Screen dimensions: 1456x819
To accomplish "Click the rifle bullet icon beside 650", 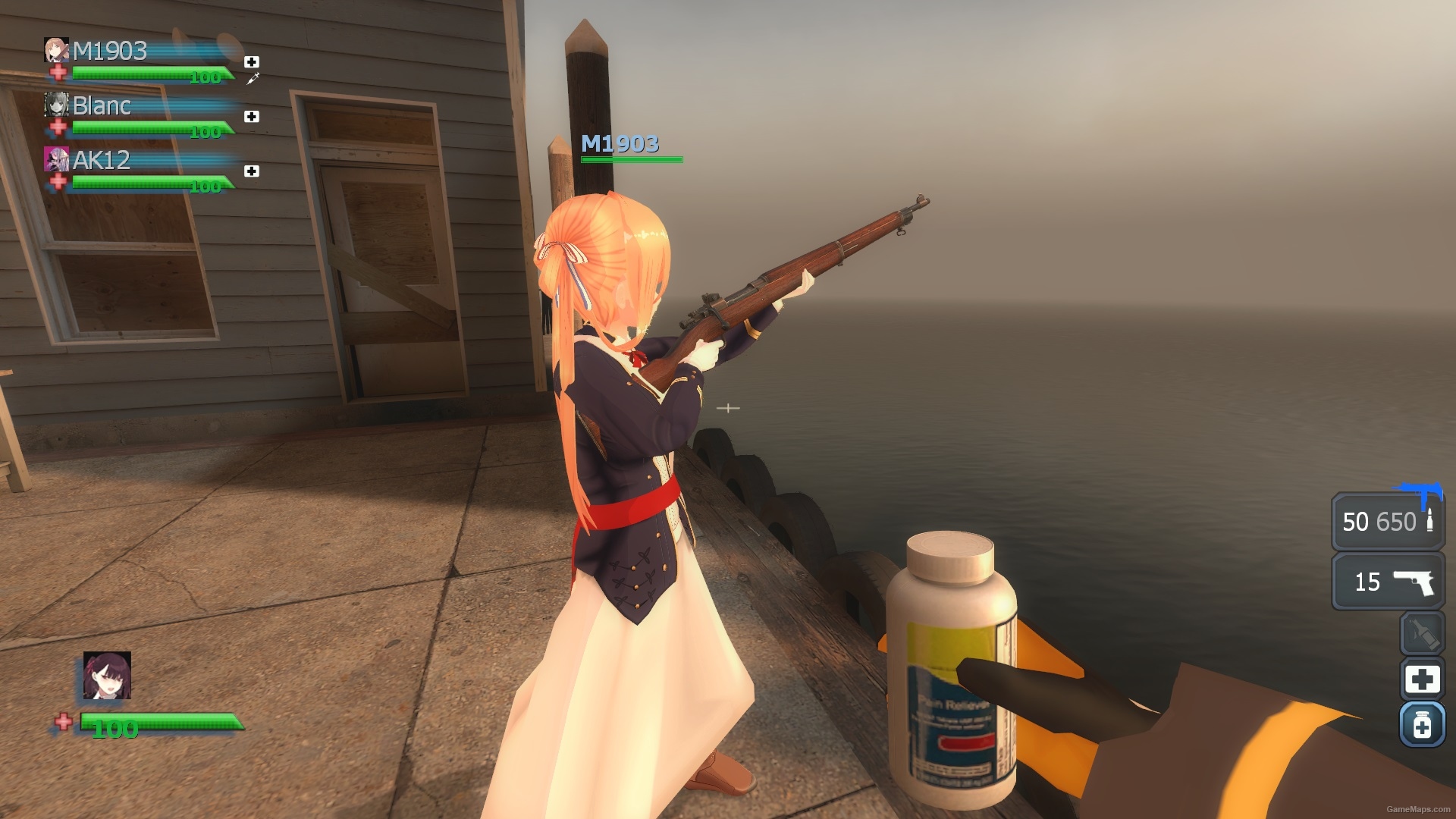I will 1429,521.
